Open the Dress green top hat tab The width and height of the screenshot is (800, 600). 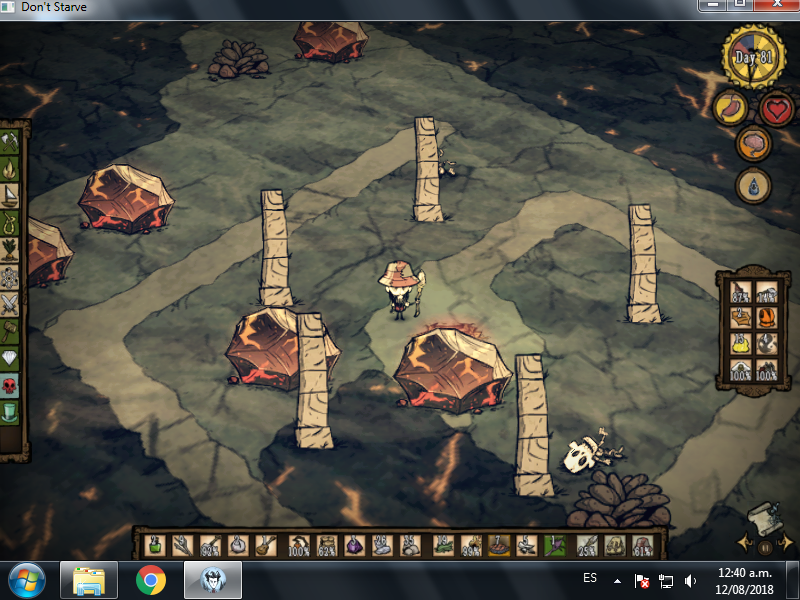point(10,411)
